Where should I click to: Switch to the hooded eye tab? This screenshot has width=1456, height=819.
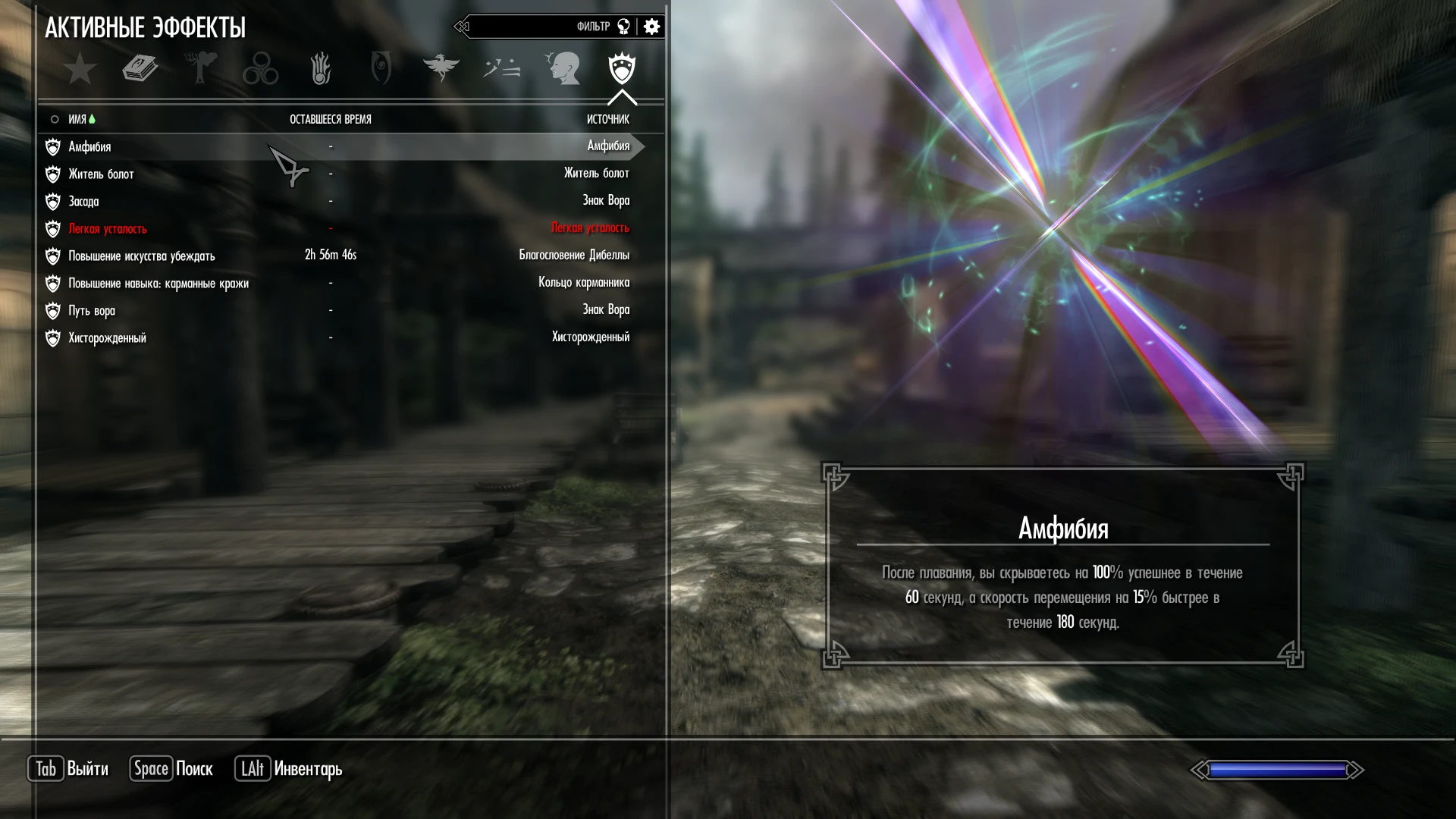(381, 68)
